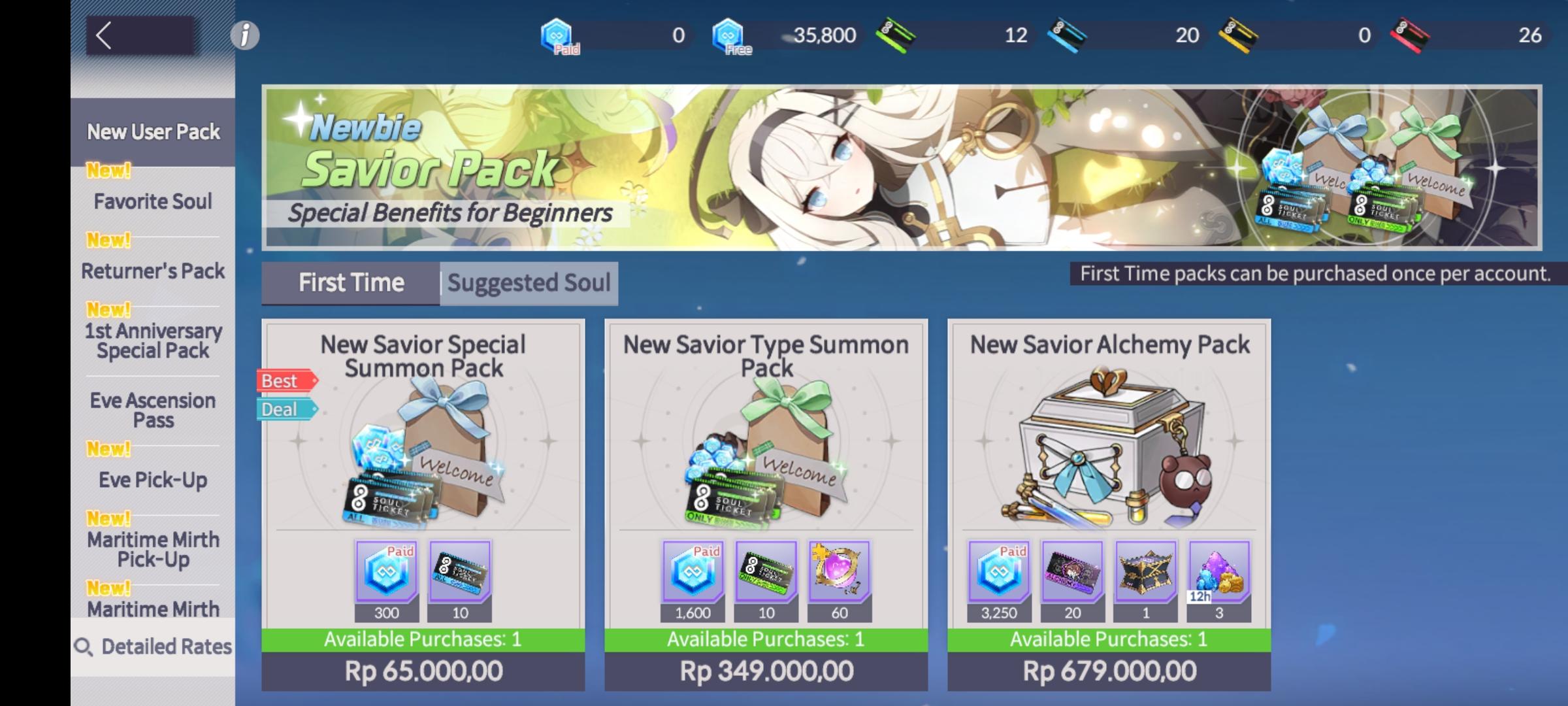This screenshot has width=1568, height=706.
Task: Open the Favorite Soul section
Action: (152, 201)
